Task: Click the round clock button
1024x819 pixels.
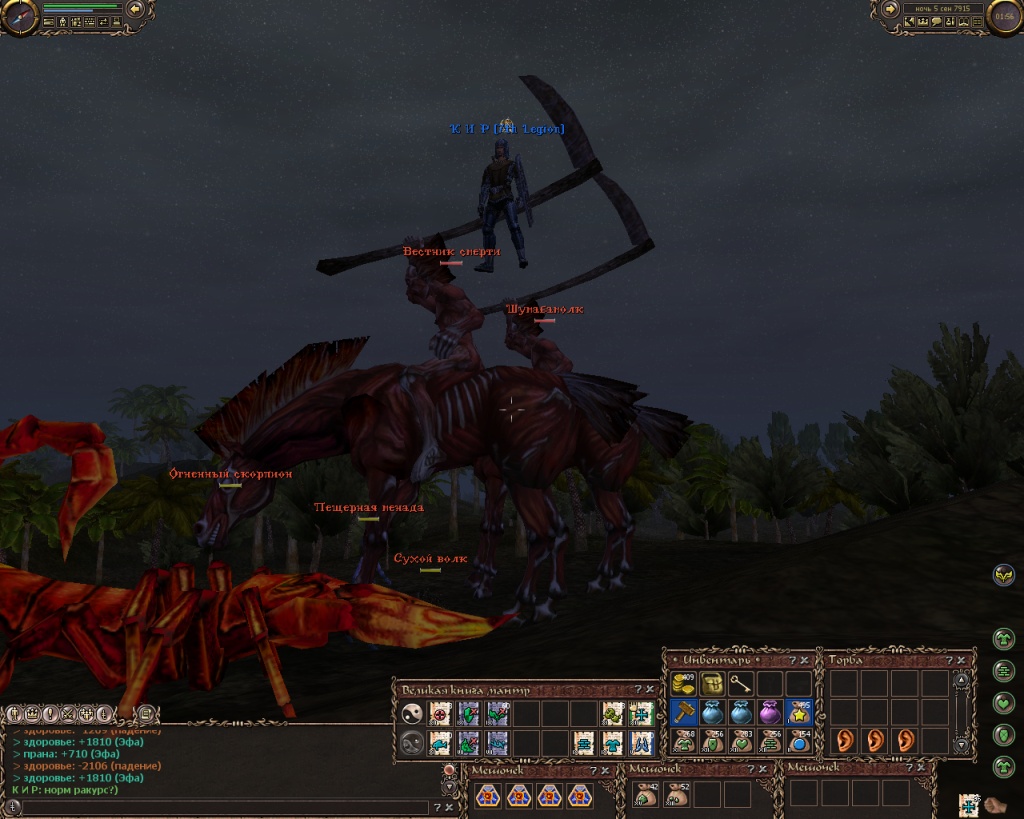Action: (x=1004, y=15)
